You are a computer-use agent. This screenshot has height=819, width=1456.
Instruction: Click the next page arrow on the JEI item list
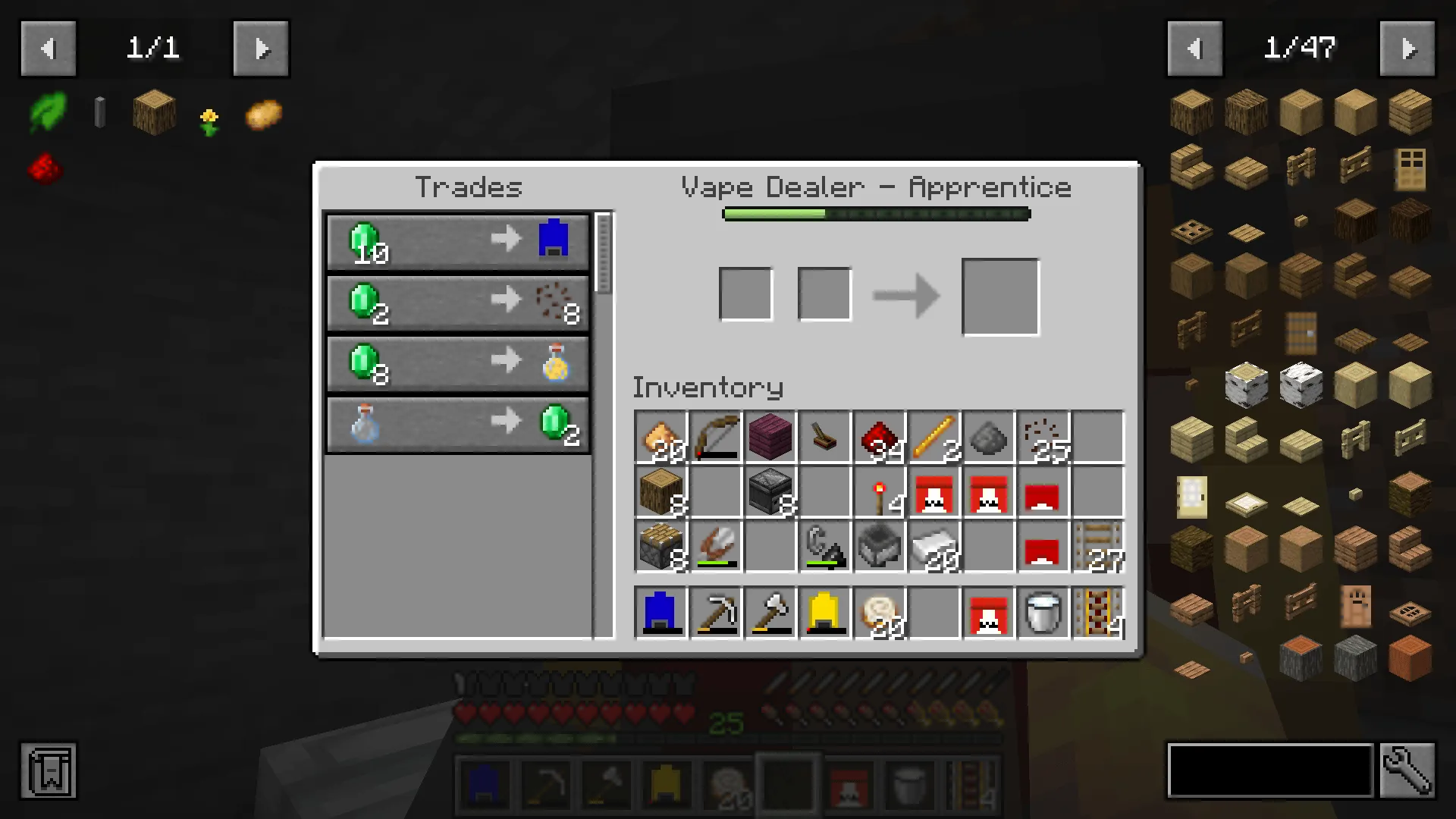1408,48
